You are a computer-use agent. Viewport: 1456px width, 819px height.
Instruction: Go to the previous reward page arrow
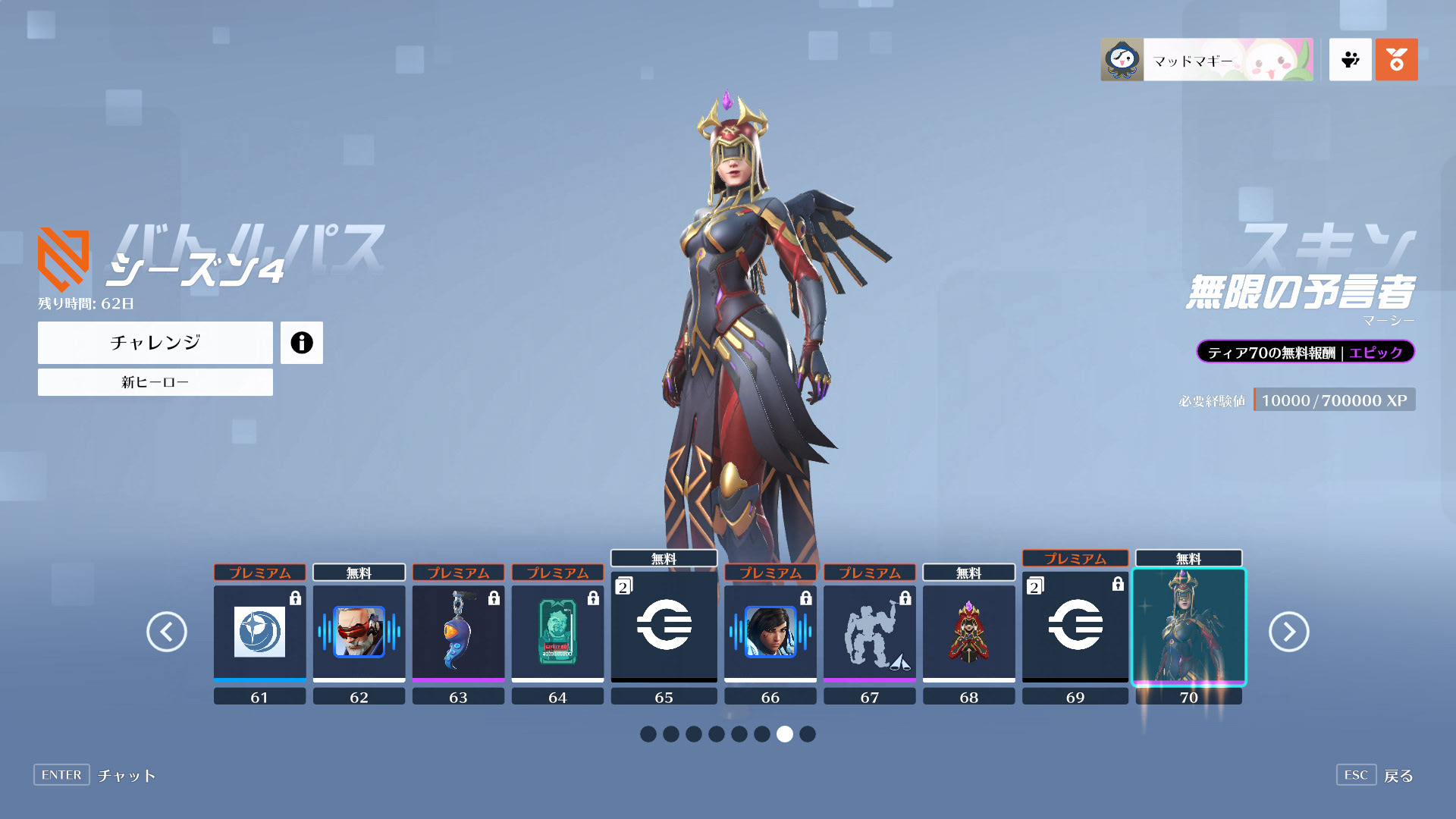pos(167,632)
